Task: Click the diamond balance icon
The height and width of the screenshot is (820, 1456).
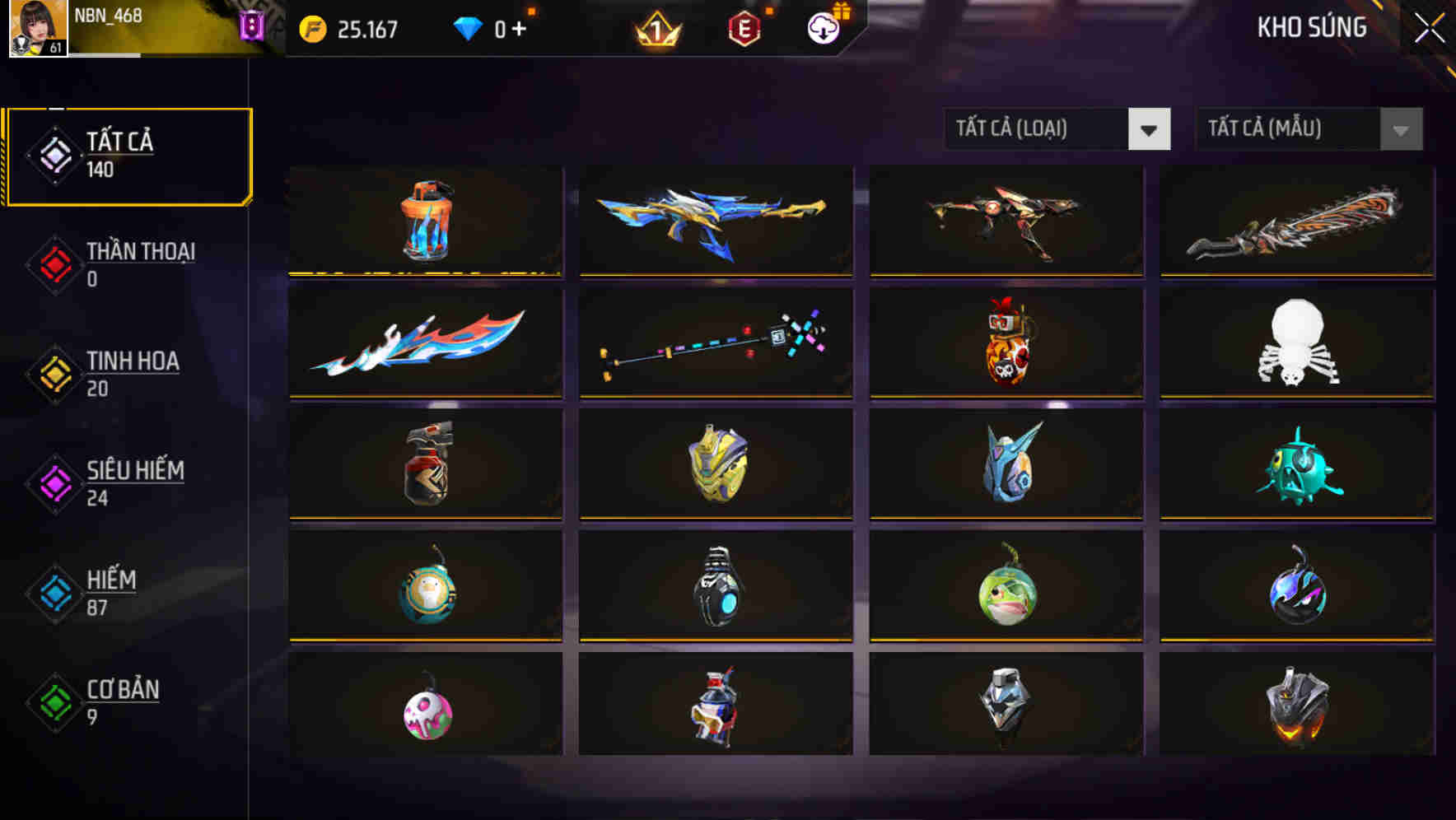Action: pos(470,27)
